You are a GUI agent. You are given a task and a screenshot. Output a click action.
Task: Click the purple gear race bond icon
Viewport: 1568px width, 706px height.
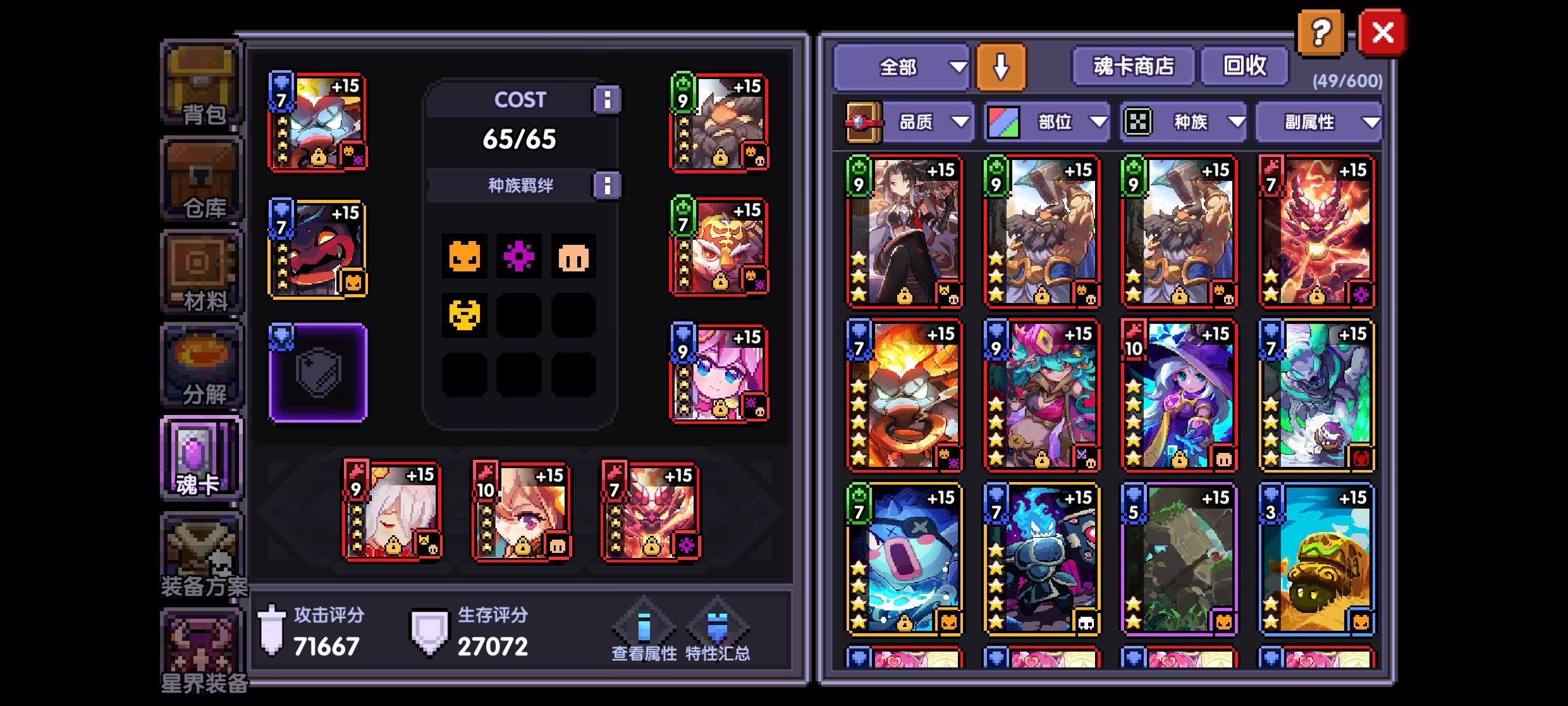(520, 257)
